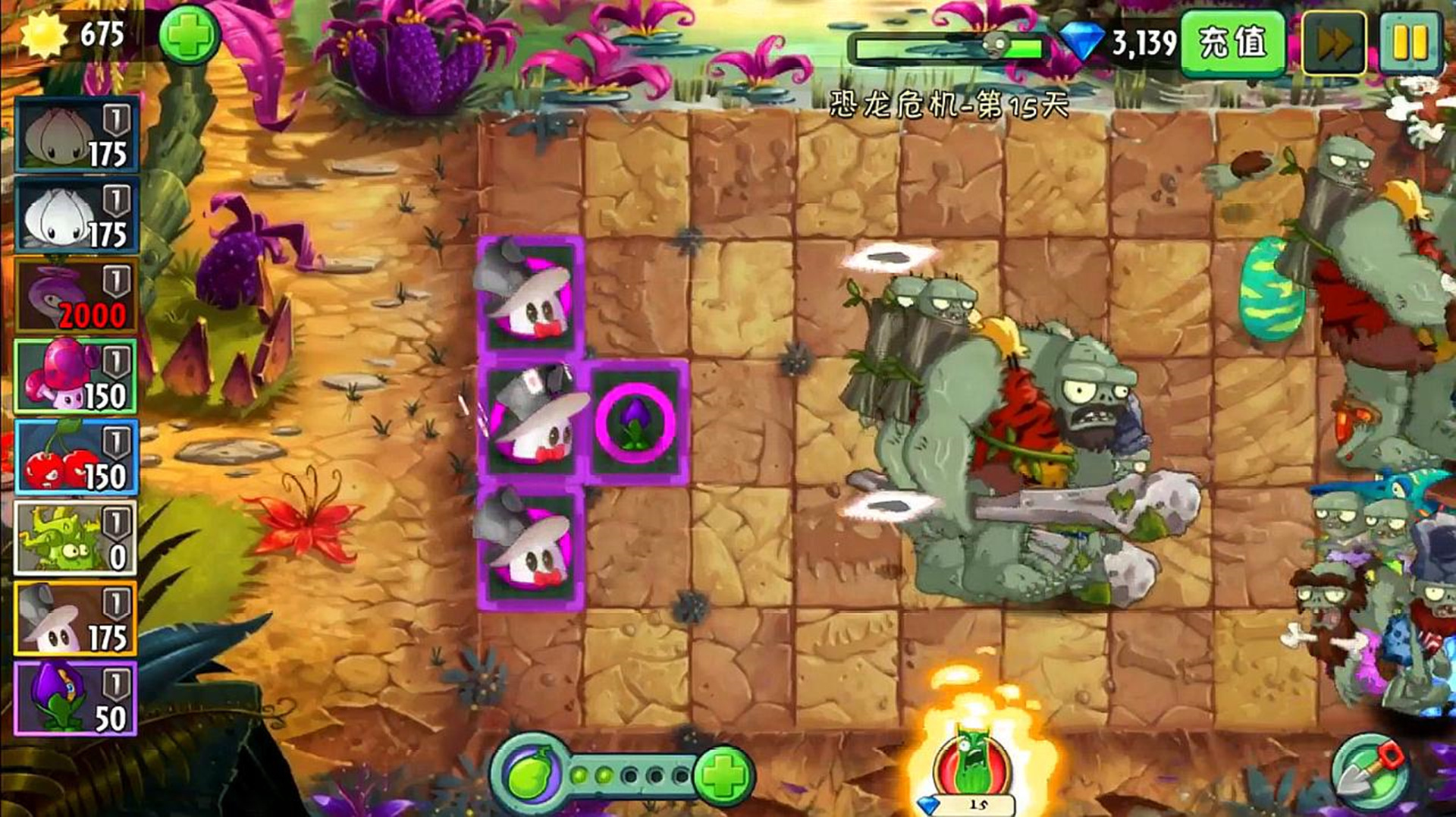
Task: Toggle the fast-forward speed button
Action: click(x=1333, y=43)
